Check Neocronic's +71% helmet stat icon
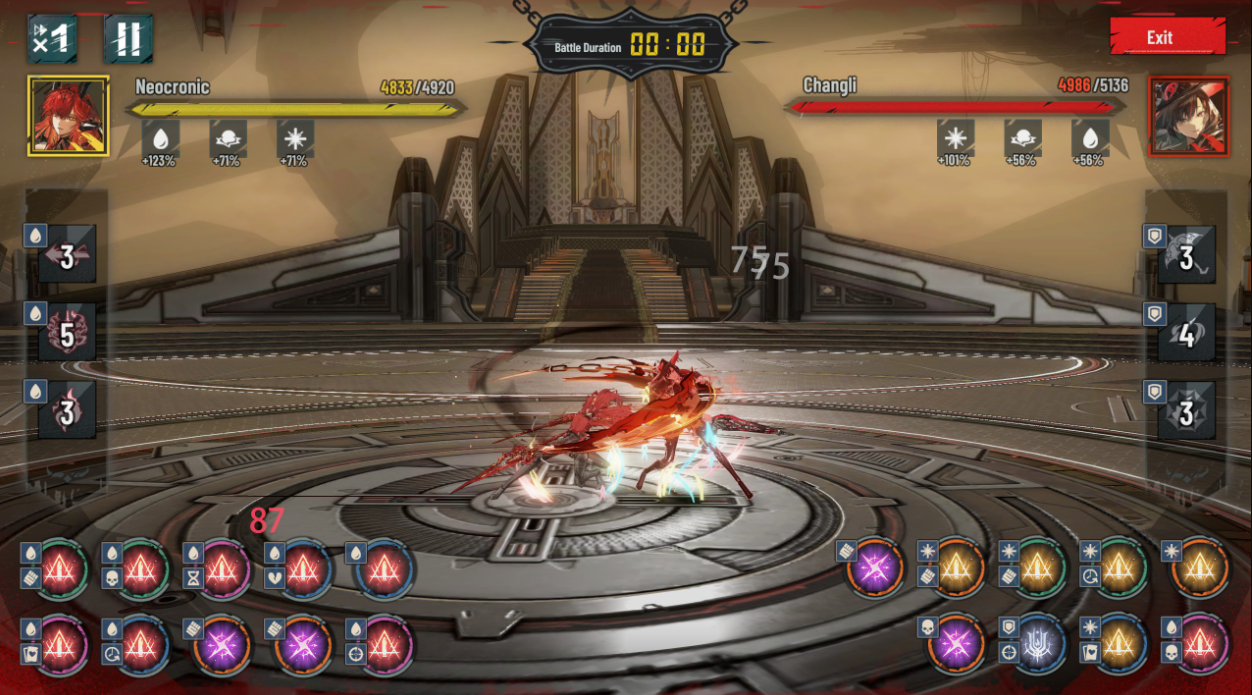The height and width of the screenshot is (695, 1252). click(x=228, y=139)
